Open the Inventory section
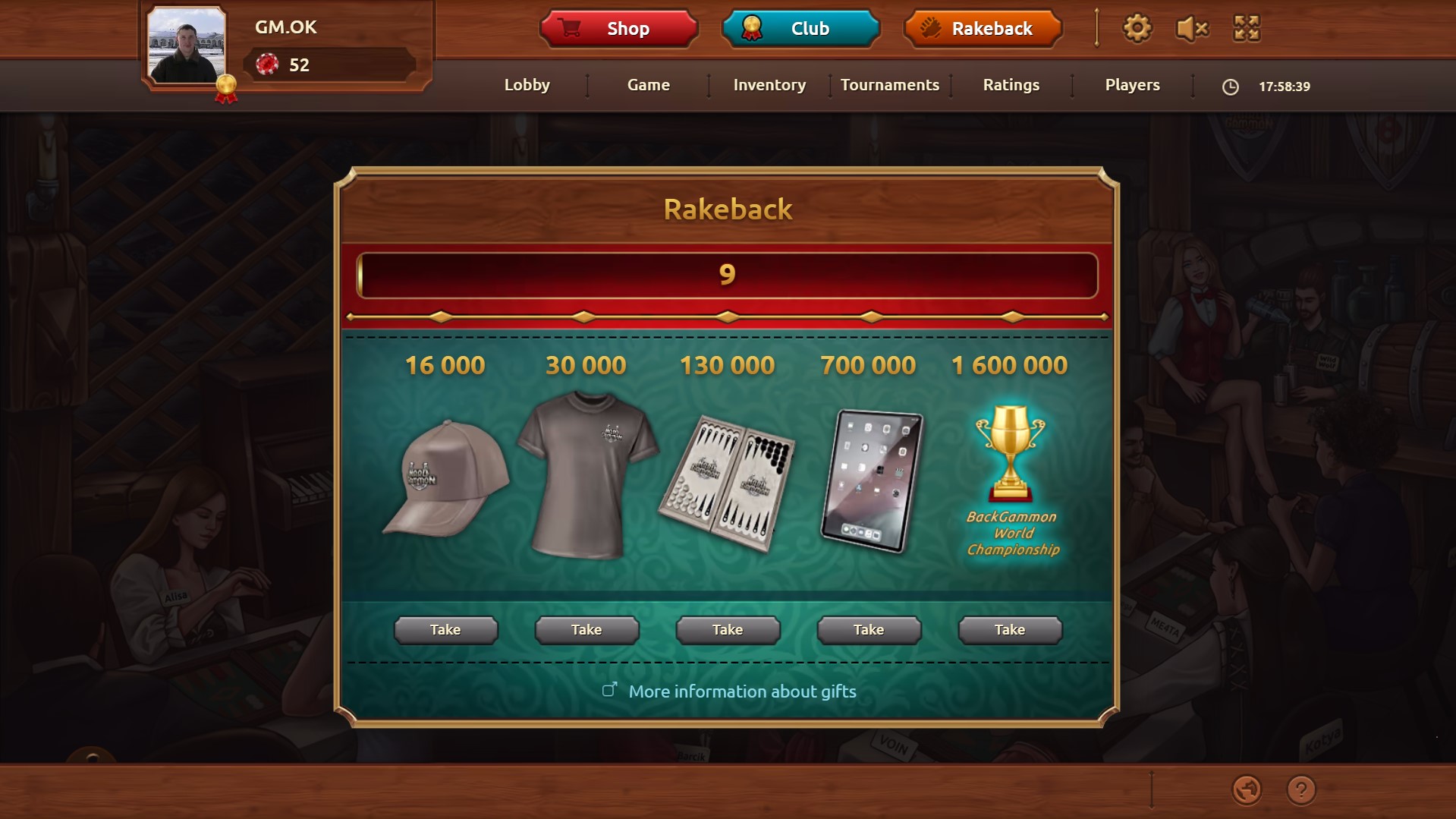 768,85
